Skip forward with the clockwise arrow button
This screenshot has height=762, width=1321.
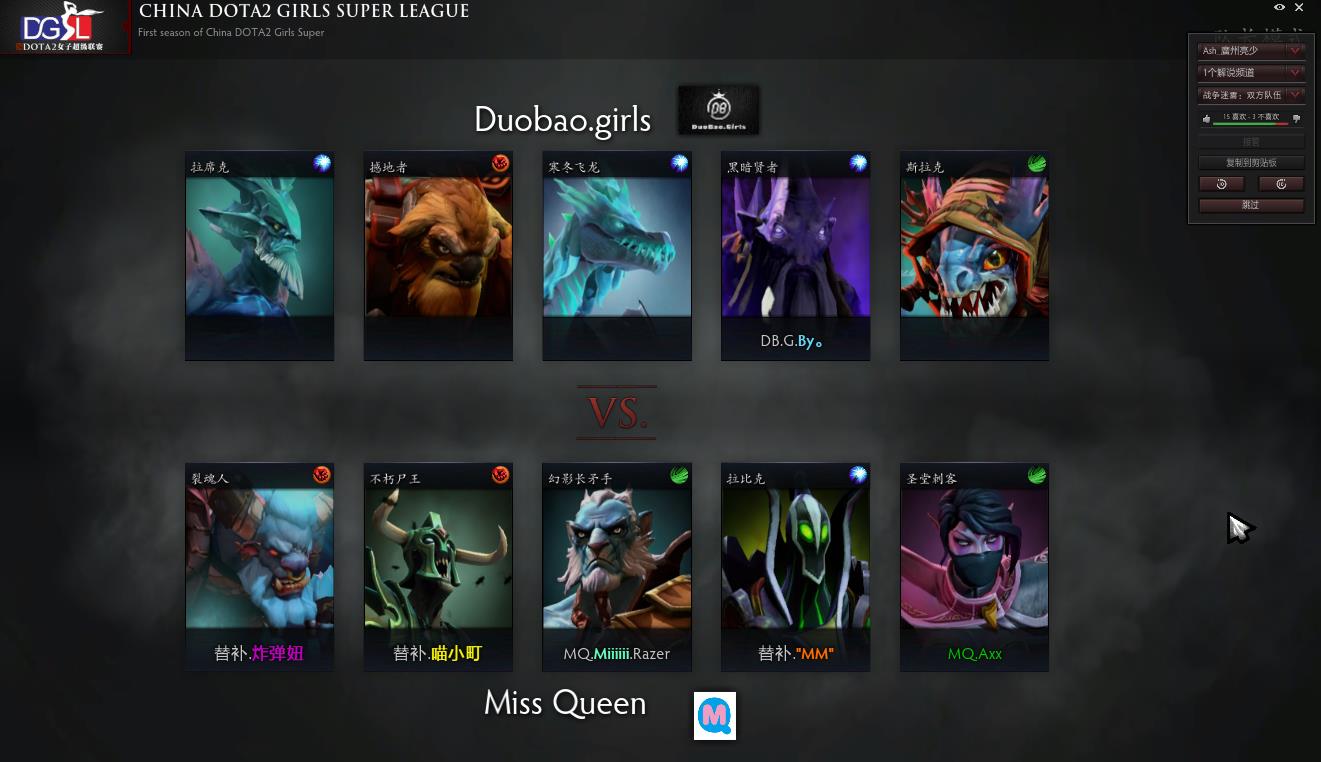1281,184
